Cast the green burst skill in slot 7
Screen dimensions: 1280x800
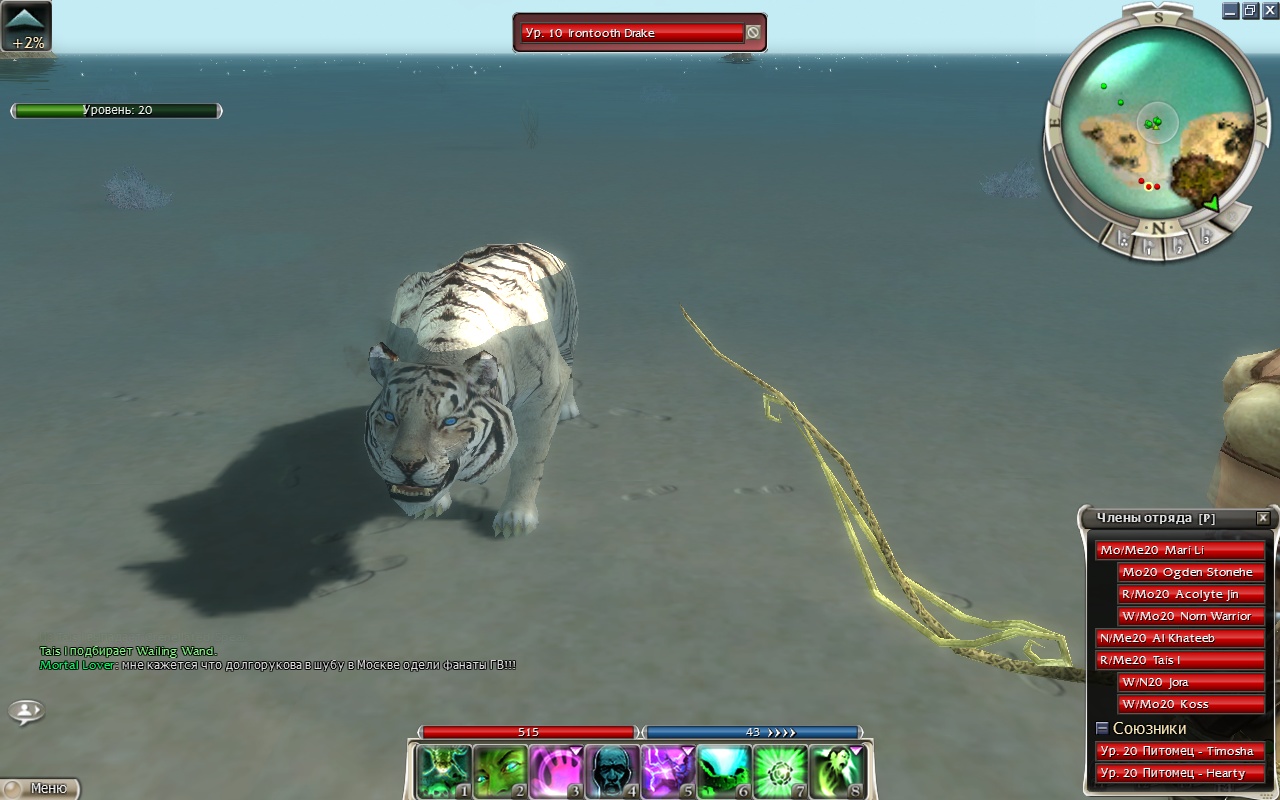tap(780, 771)
